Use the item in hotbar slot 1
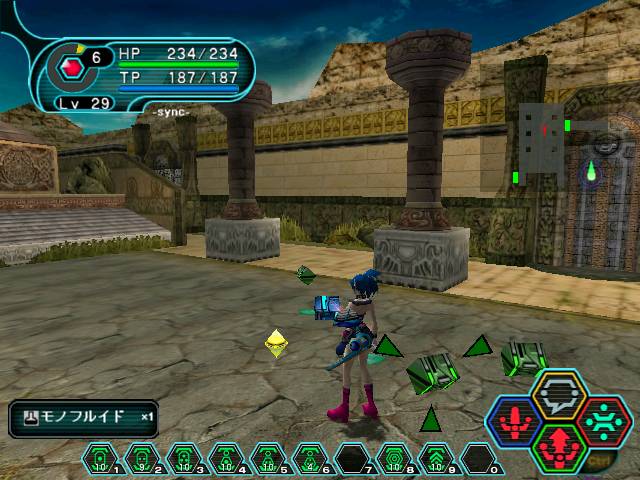The height and width of the screenshot is (480, 640). (x=101, y=459)
